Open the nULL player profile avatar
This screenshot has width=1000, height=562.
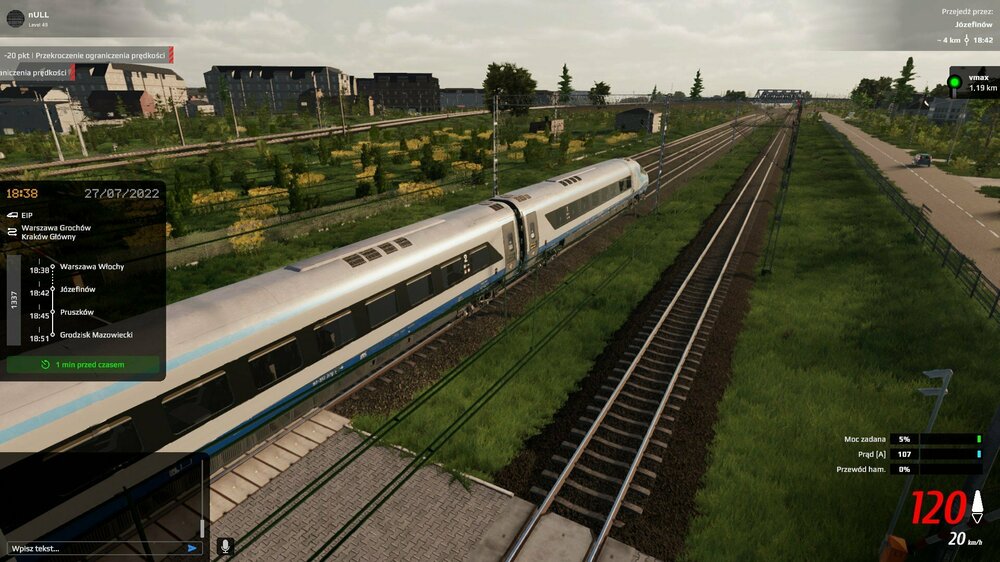click(x=14, y=17)
